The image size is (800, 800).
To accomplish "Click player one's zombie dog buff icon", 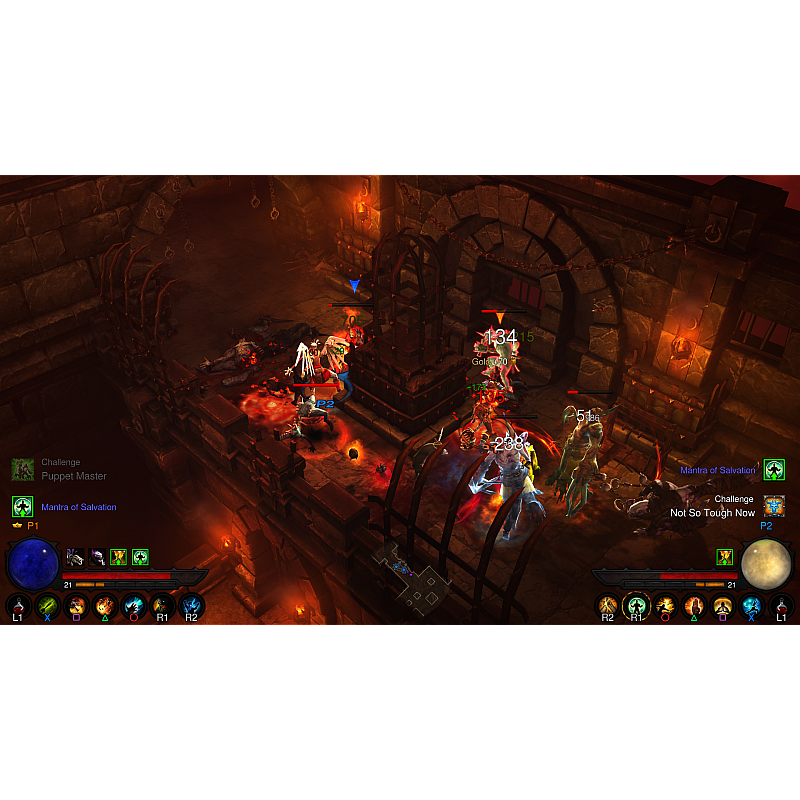I will tap(75, 557).
